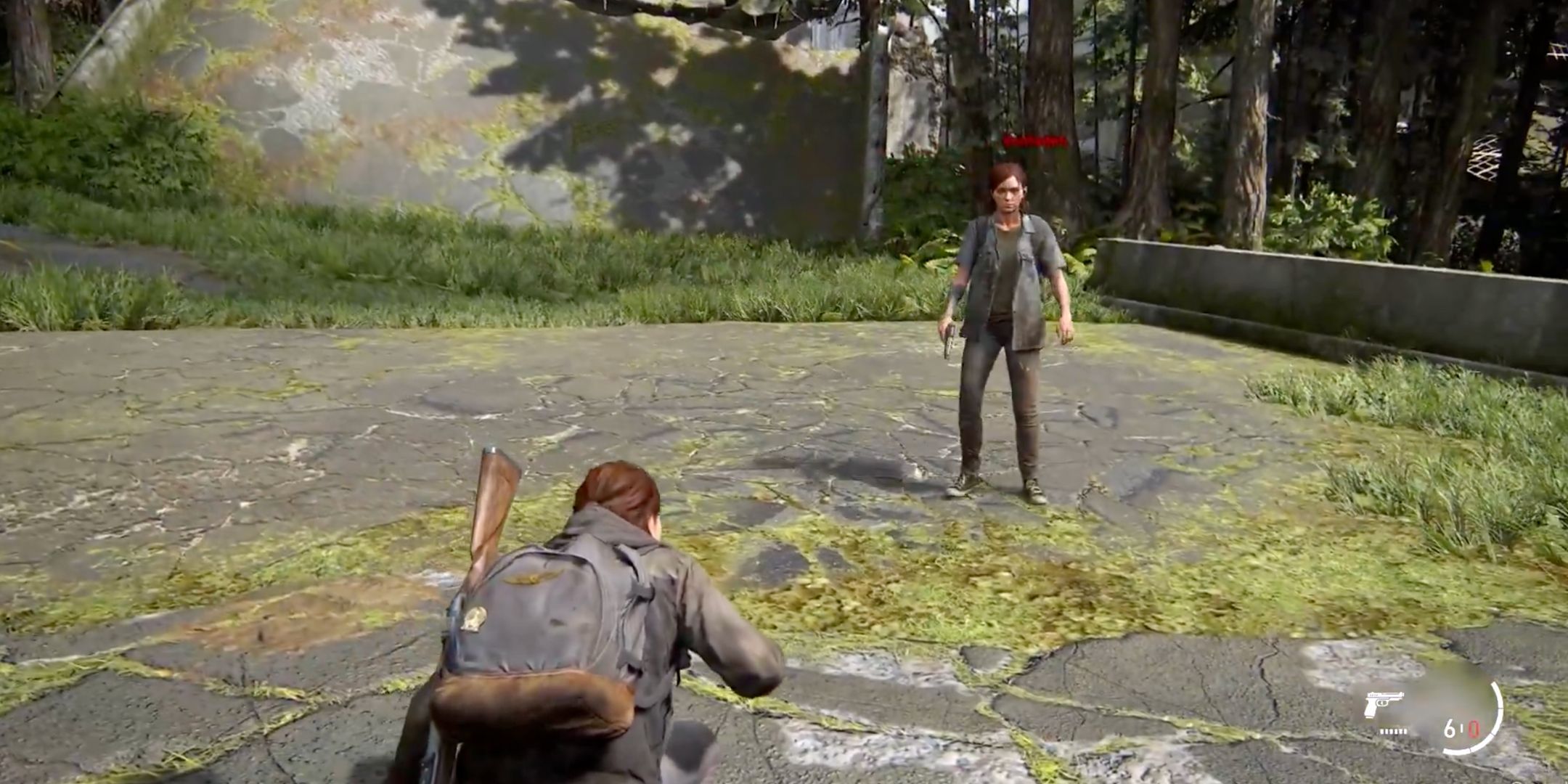Toggle the rightmost ammo pip indicator
This screenshot has width=1568, height=784.
[x=1405, y=731]
